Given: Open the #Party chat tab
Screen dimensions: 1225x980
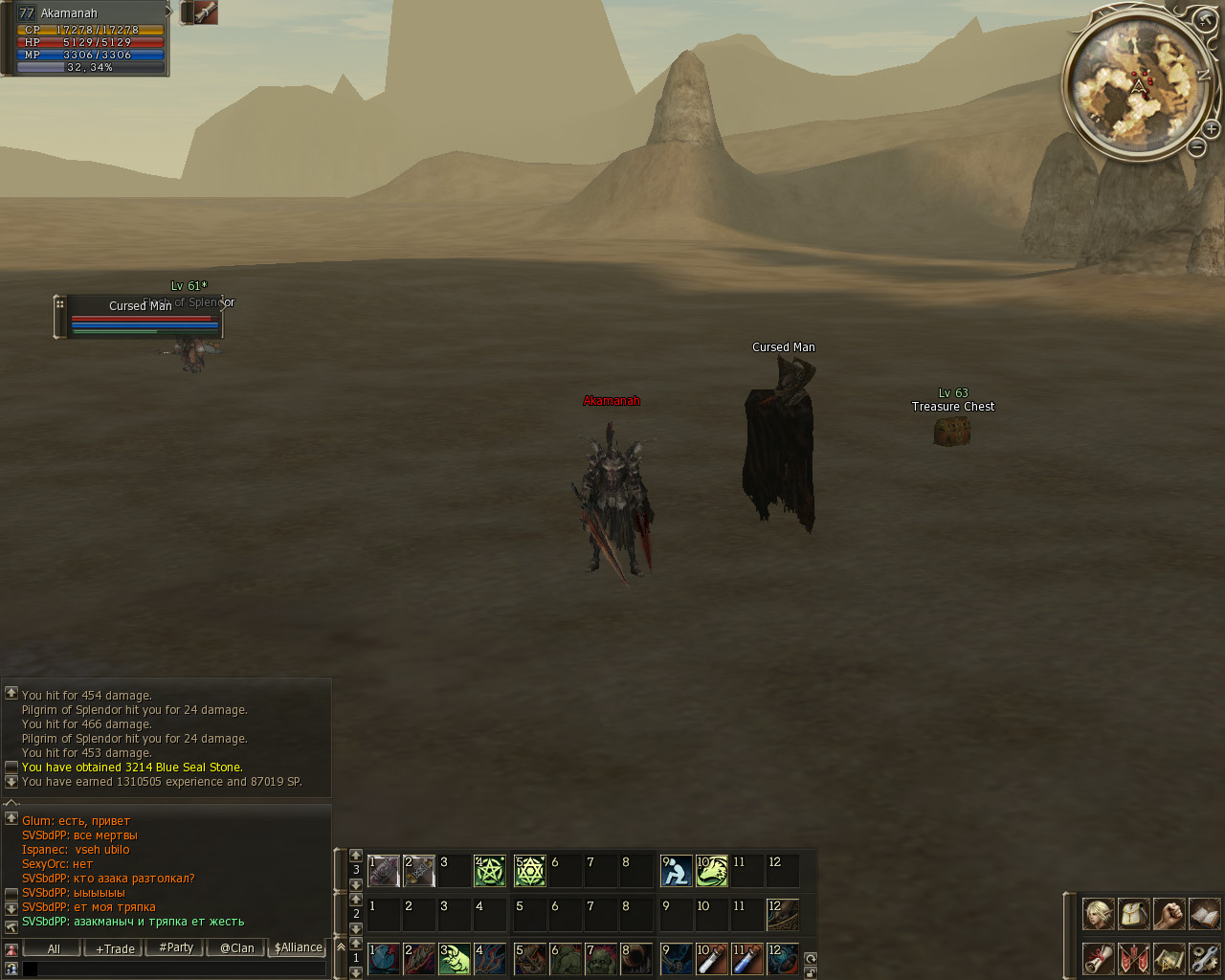Looking at the screenshot, I should (x=176, y=948).
